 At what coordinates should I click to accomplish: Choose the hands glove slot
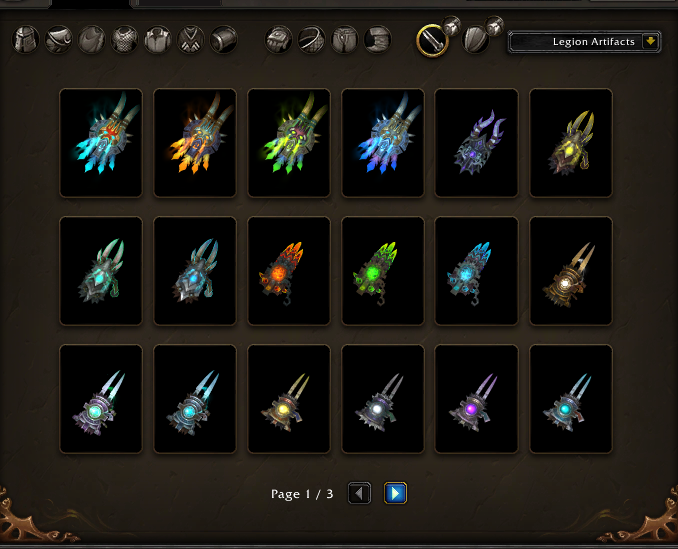click(x=279, y=41)
